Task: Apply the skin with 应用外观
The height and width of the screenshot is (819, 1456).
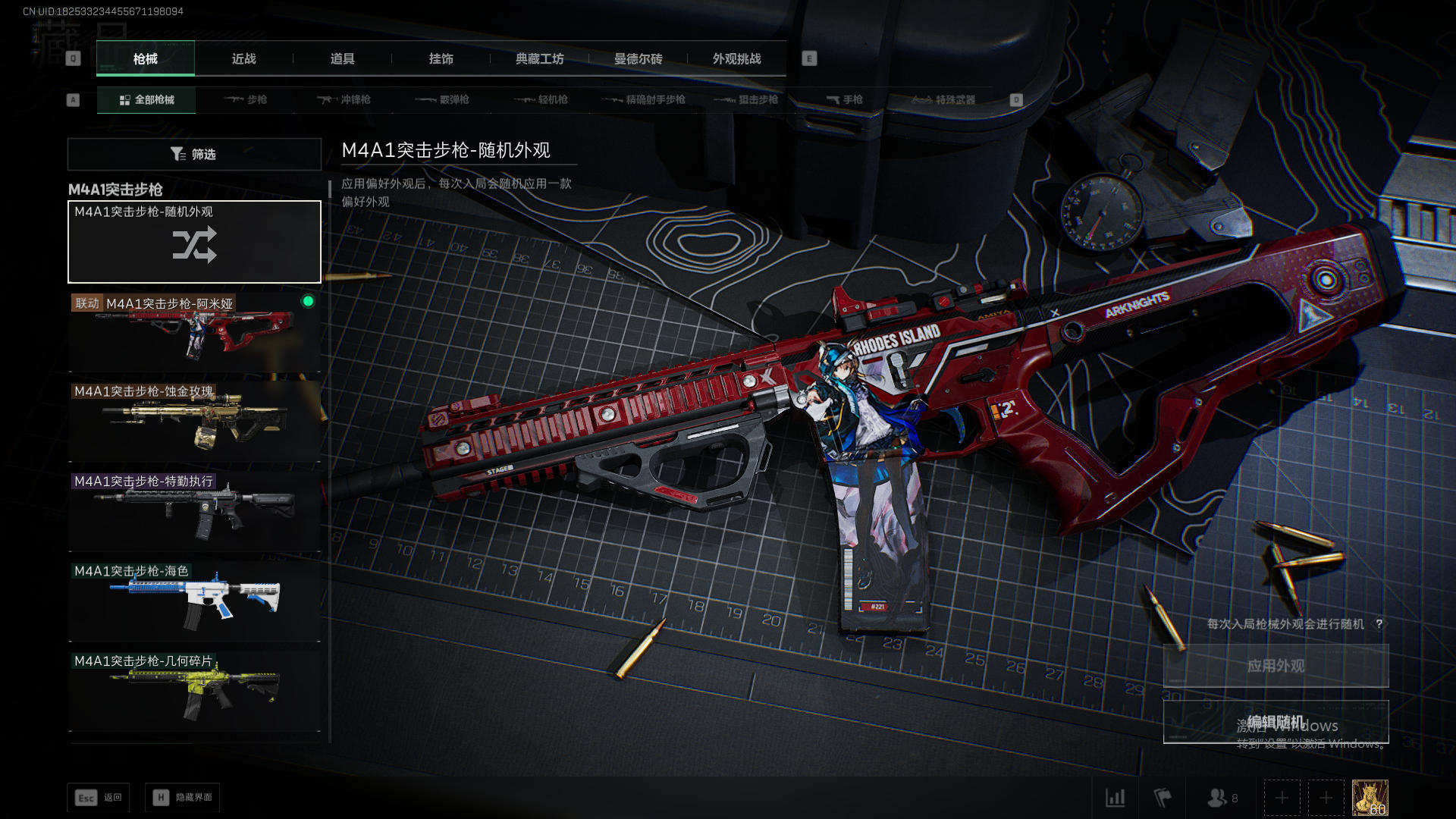Action: tap(1276, 666)
